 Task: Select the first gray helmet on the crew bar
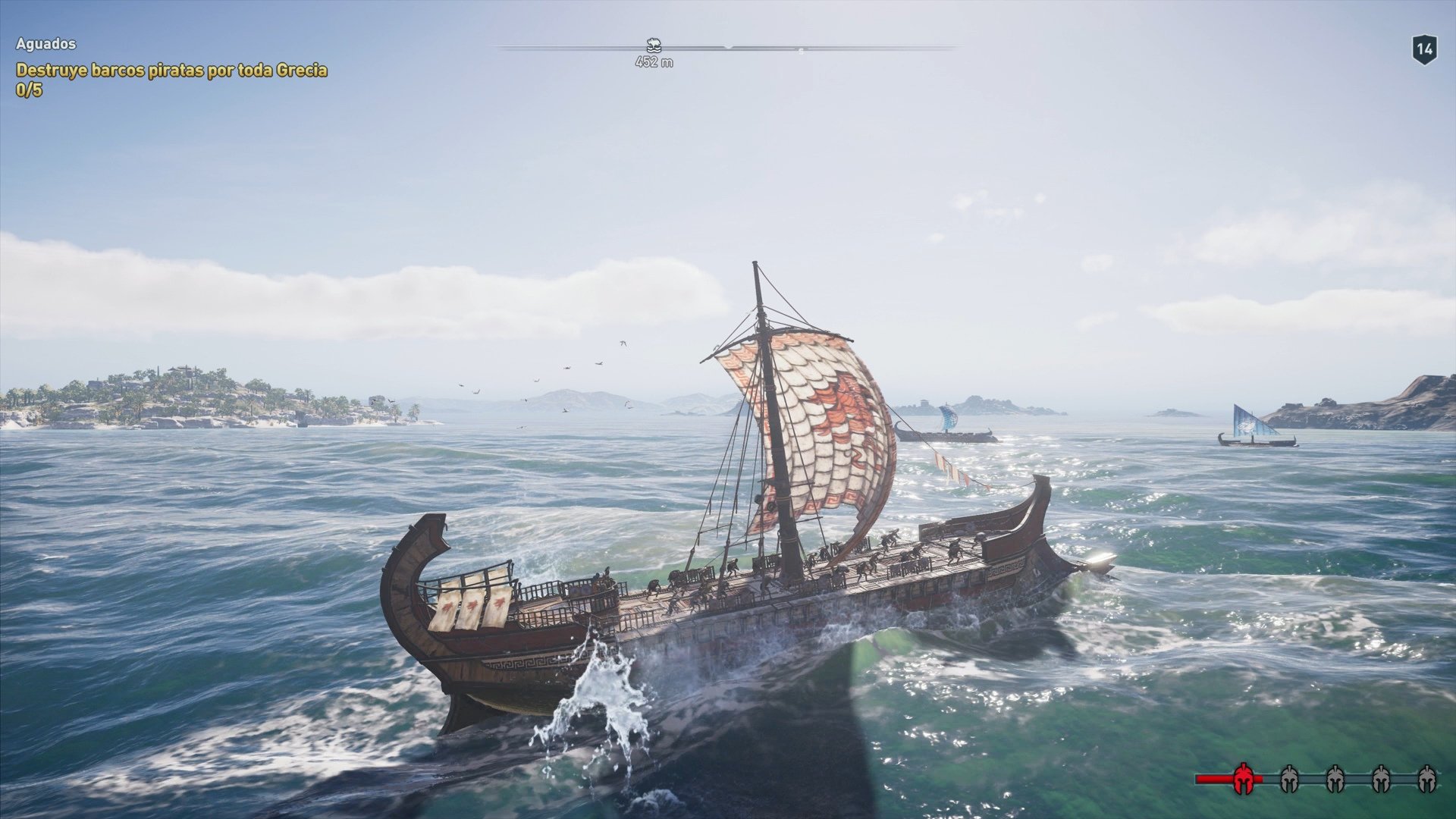(x=1290, y=777)
